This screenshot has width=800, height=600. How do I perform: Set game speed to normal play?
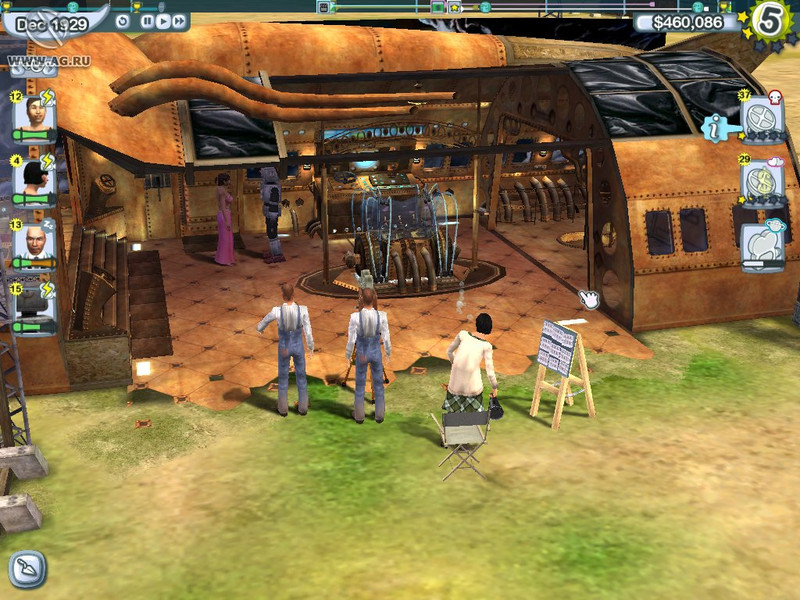coord(162,20)
